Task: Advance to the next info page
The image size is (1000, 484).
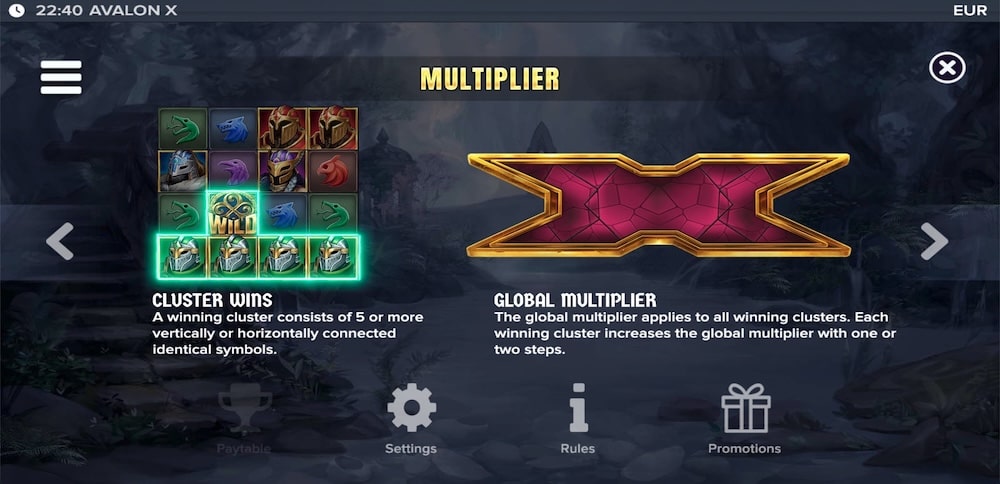Action: point(934,241)
